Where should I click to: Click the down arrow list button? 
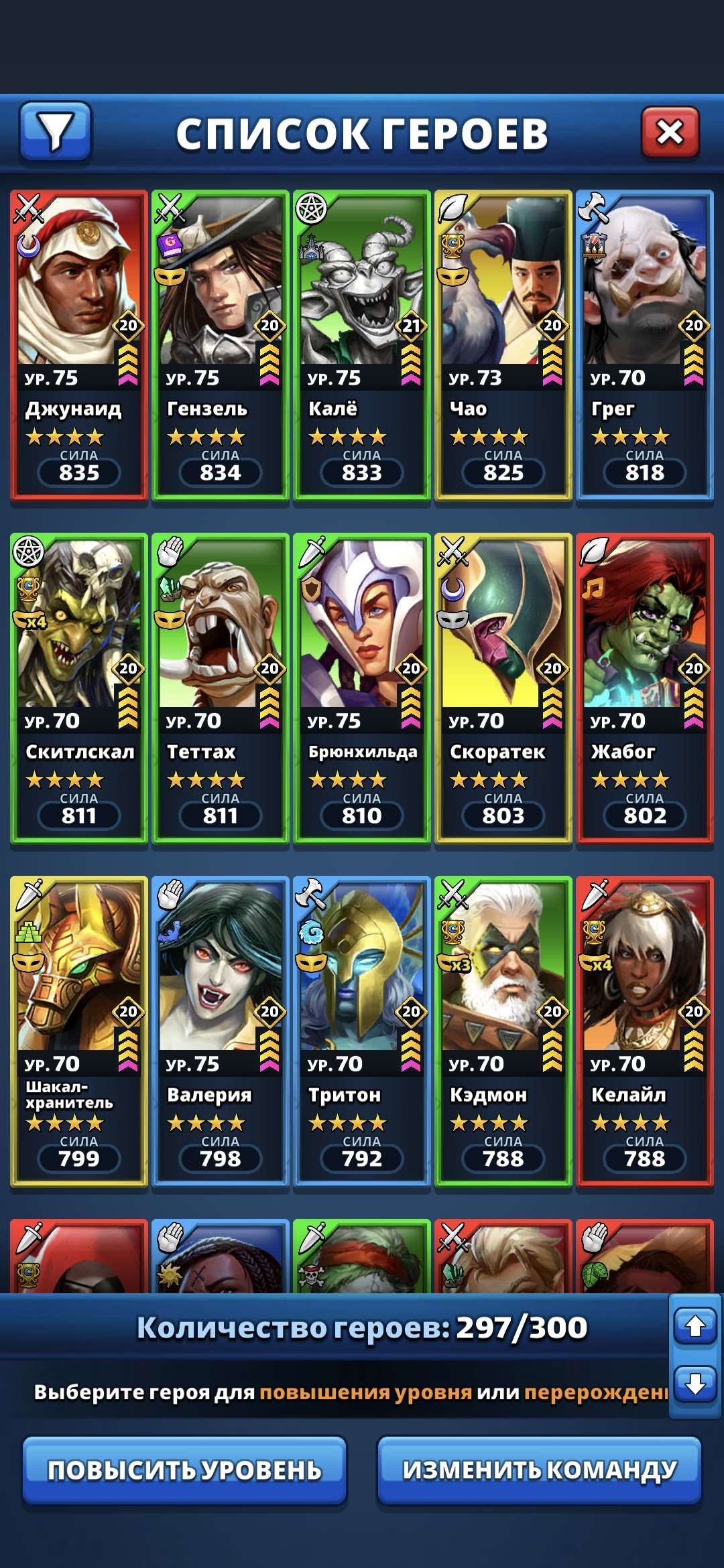tap(695, 1383)
